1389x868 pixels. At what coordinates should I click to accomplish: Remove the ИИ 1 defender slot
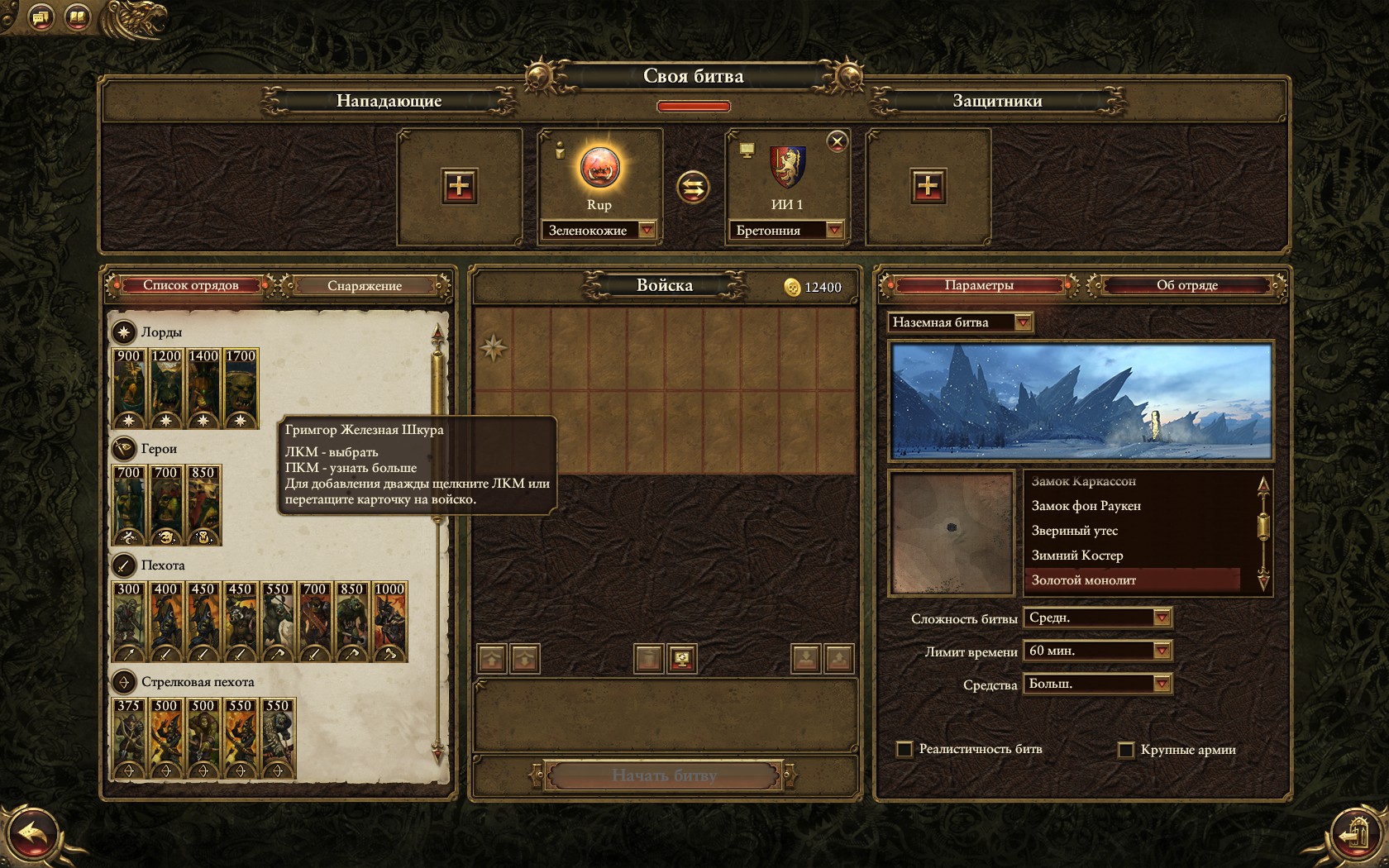pyautogui.click(x=838, y=141)
